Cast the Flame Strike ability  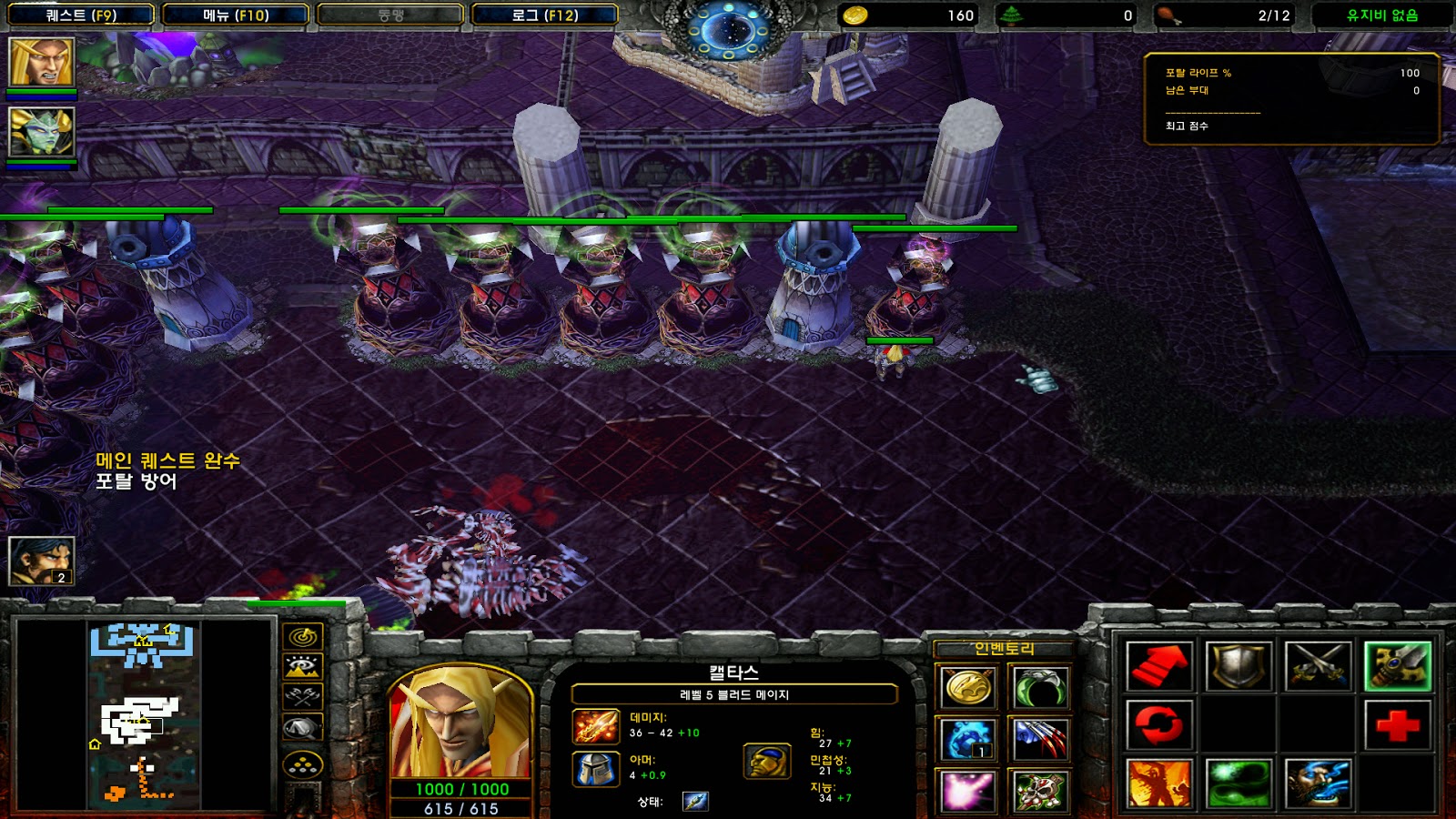1158,784
